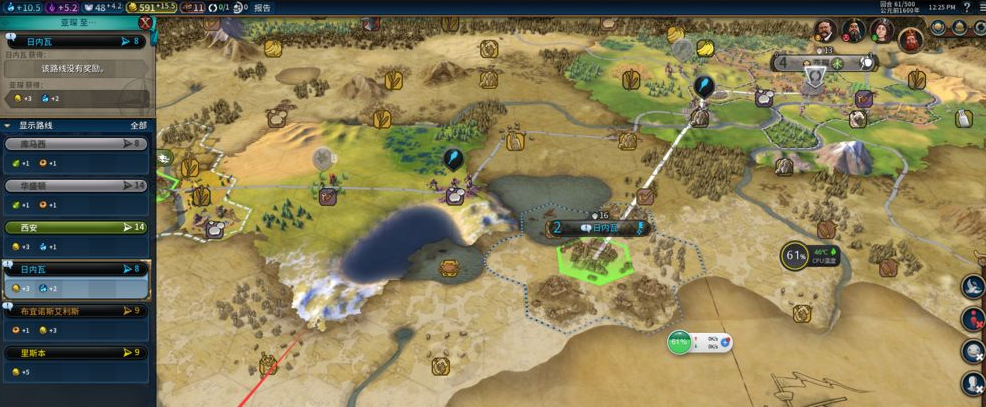Open the Civilopedia question mark help
986x407 pixels.
pos(966,7)
